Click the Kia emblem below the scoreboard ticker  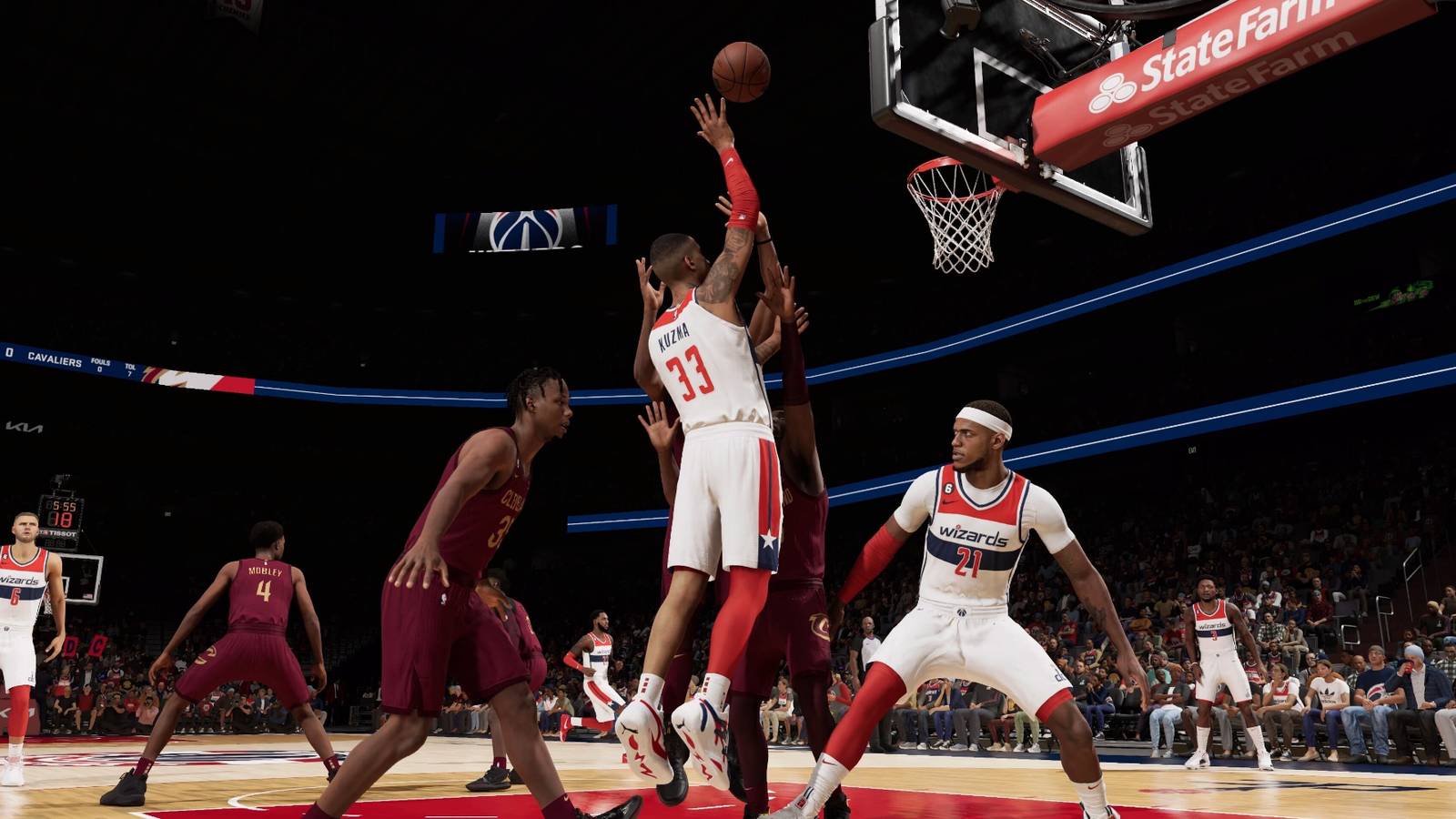point(25,428)
